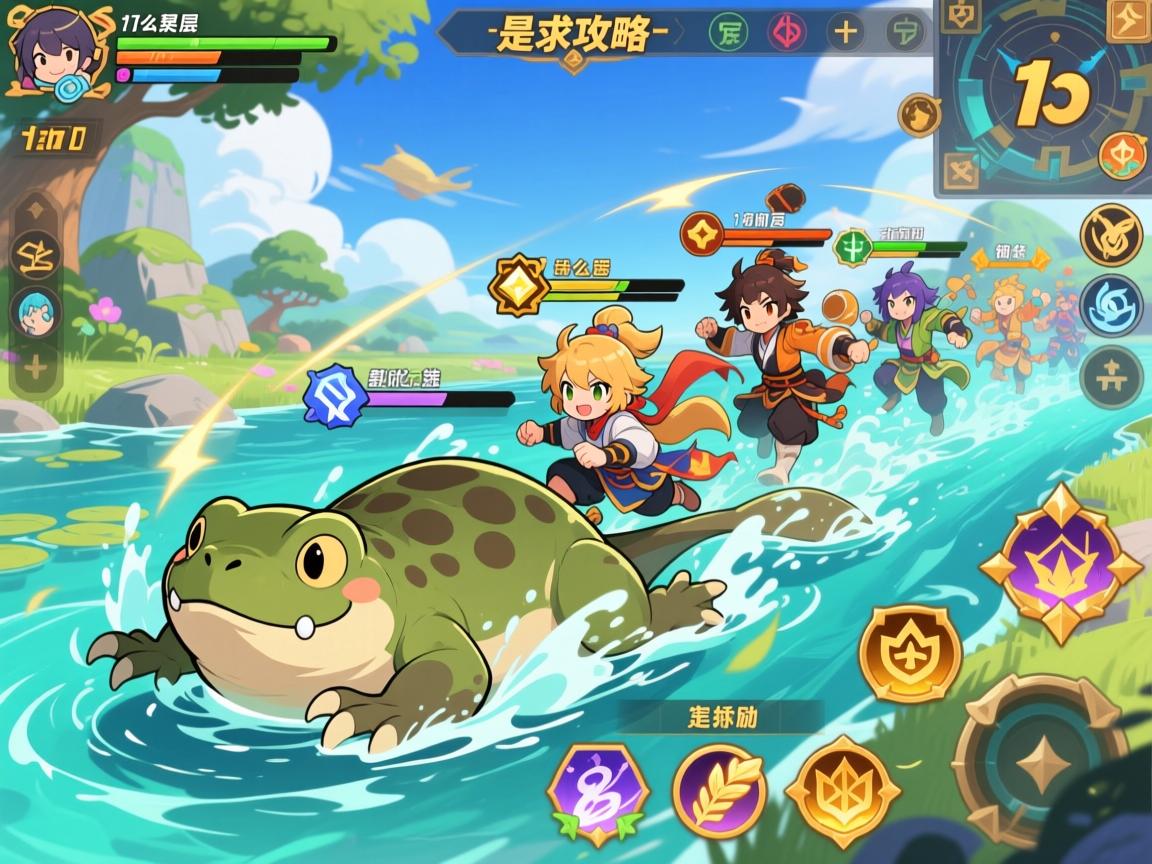Trigger the golden trident crest skill
Screen dimensions: 1152x864
[842, 792]
